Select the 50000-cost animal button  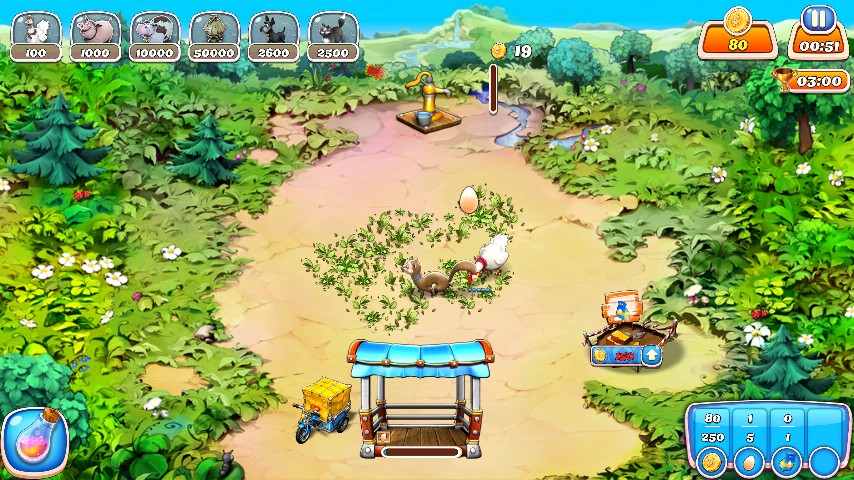click(x=214, y=36)
